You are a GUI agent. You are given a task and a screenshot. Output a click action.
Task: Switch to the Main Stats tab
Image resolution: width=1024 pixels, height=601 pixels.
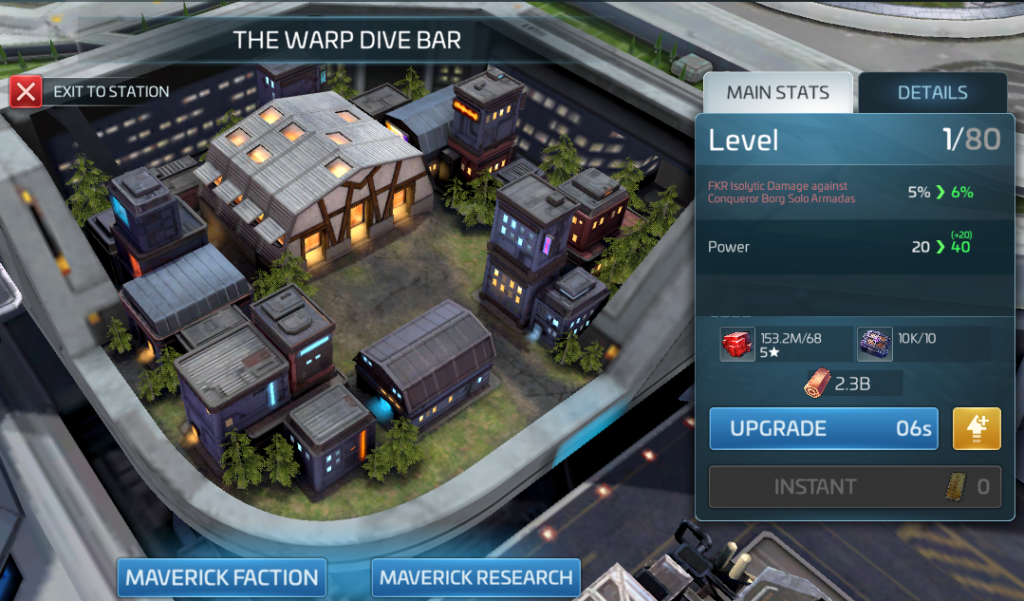tap(777, 93)
